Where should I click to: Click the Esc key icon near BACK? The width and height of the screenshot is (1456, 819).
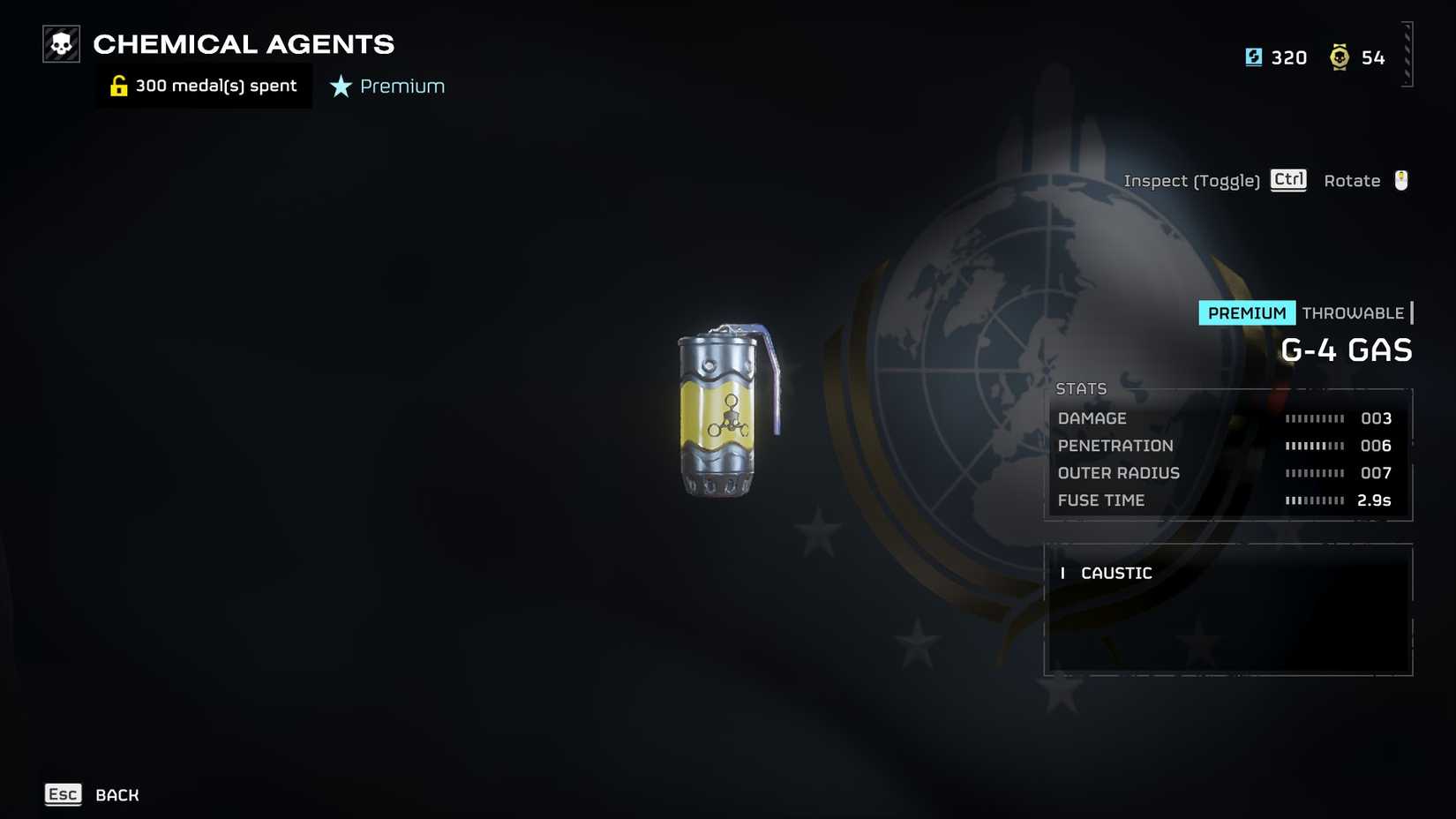(63, 794)
